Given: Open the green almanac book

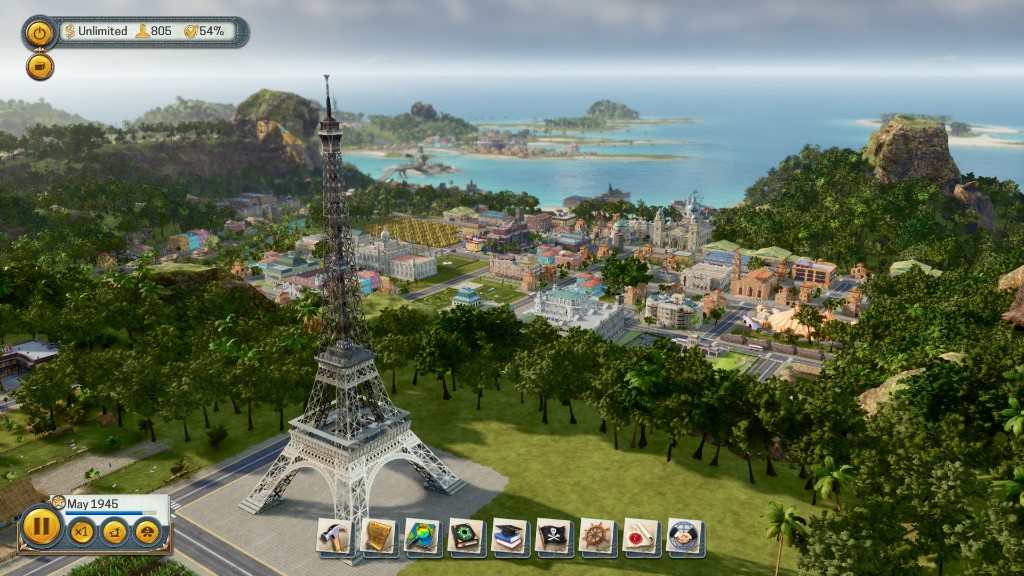Looking at the screenshot, I should (466, 537).
